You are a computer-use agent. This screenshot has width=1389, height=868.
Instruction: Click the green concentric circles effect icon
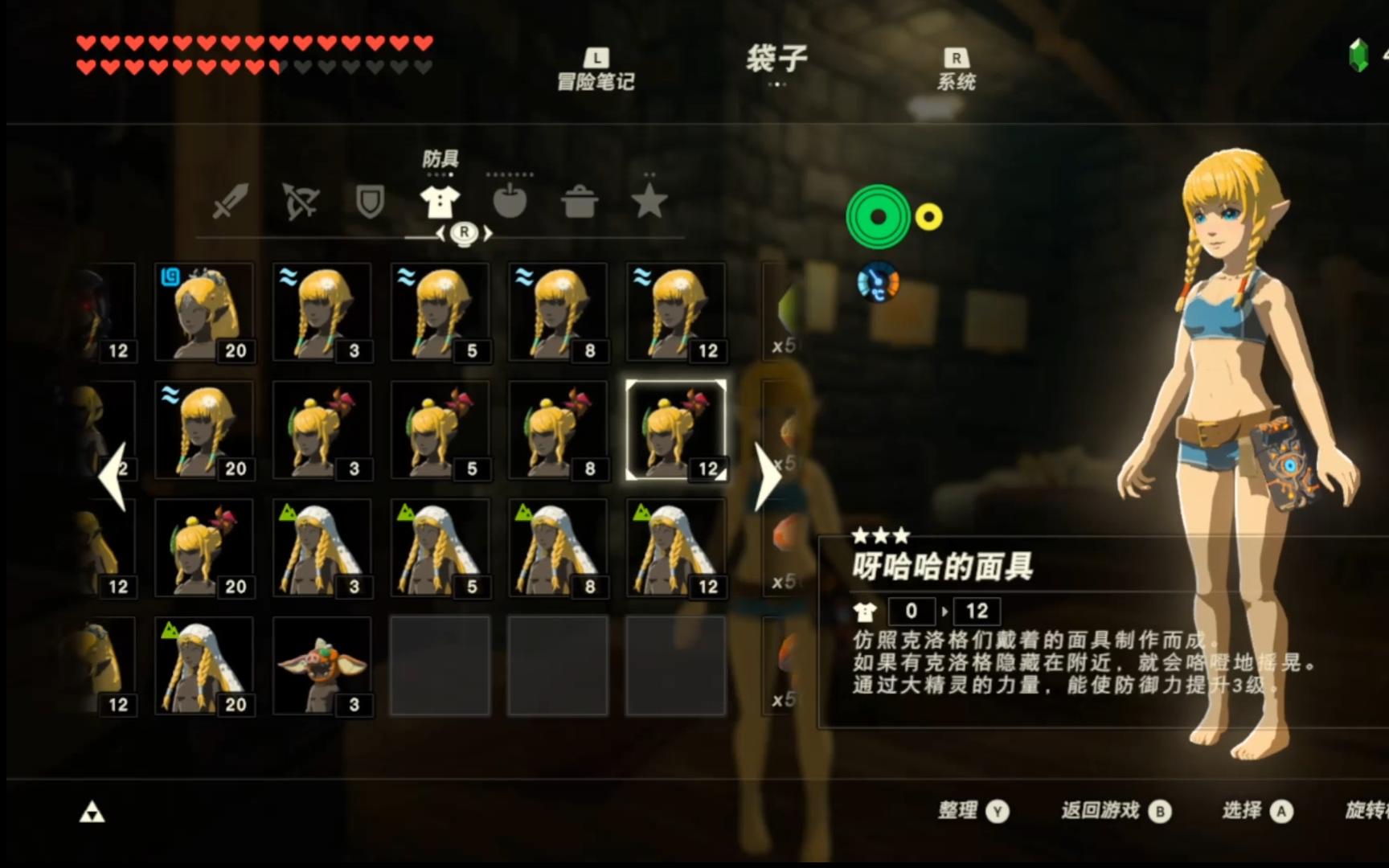[878, 215]
